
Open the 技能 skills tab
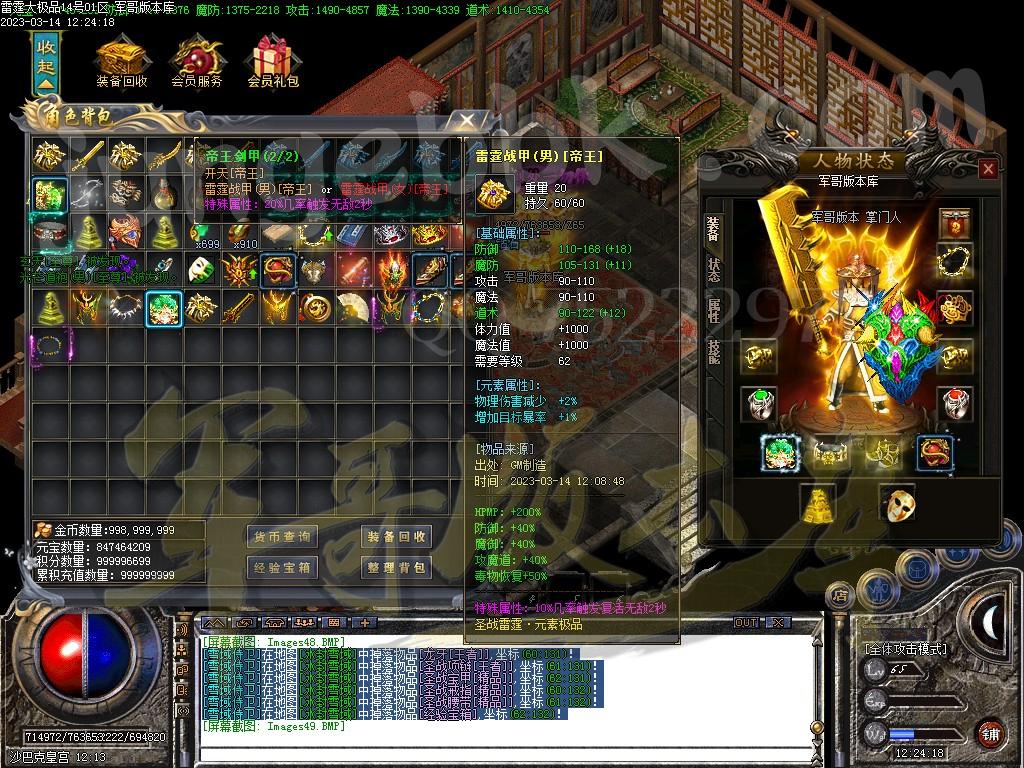point(714,351)
